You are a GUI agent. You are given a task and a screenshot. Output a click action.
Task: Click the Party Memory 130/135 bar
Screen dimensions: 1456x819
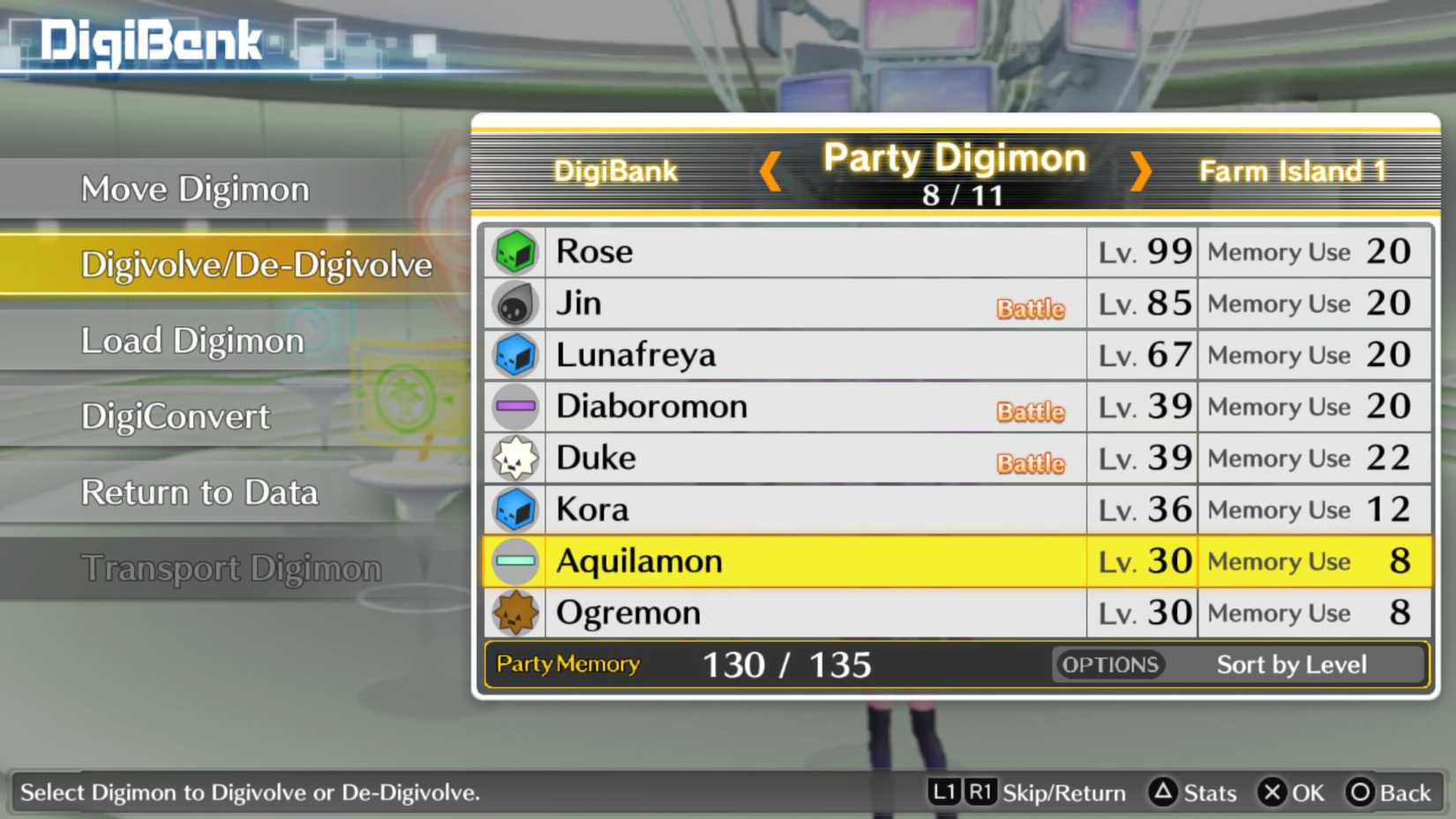coord(785,665)
